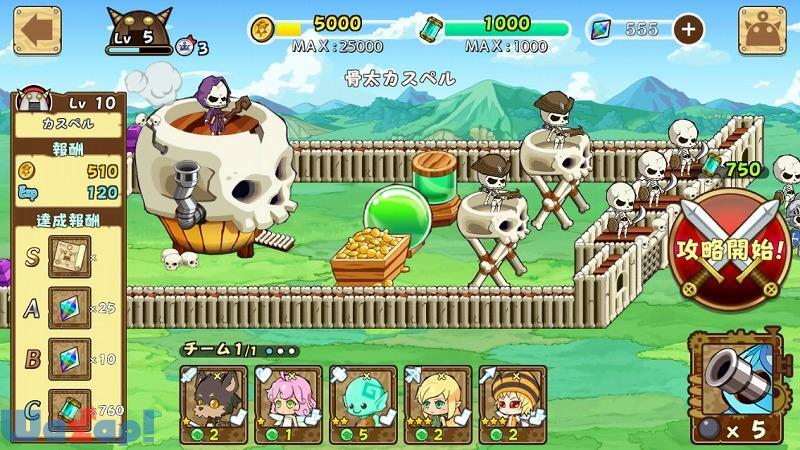View the B rank gem reward

(x=71, y=358)
